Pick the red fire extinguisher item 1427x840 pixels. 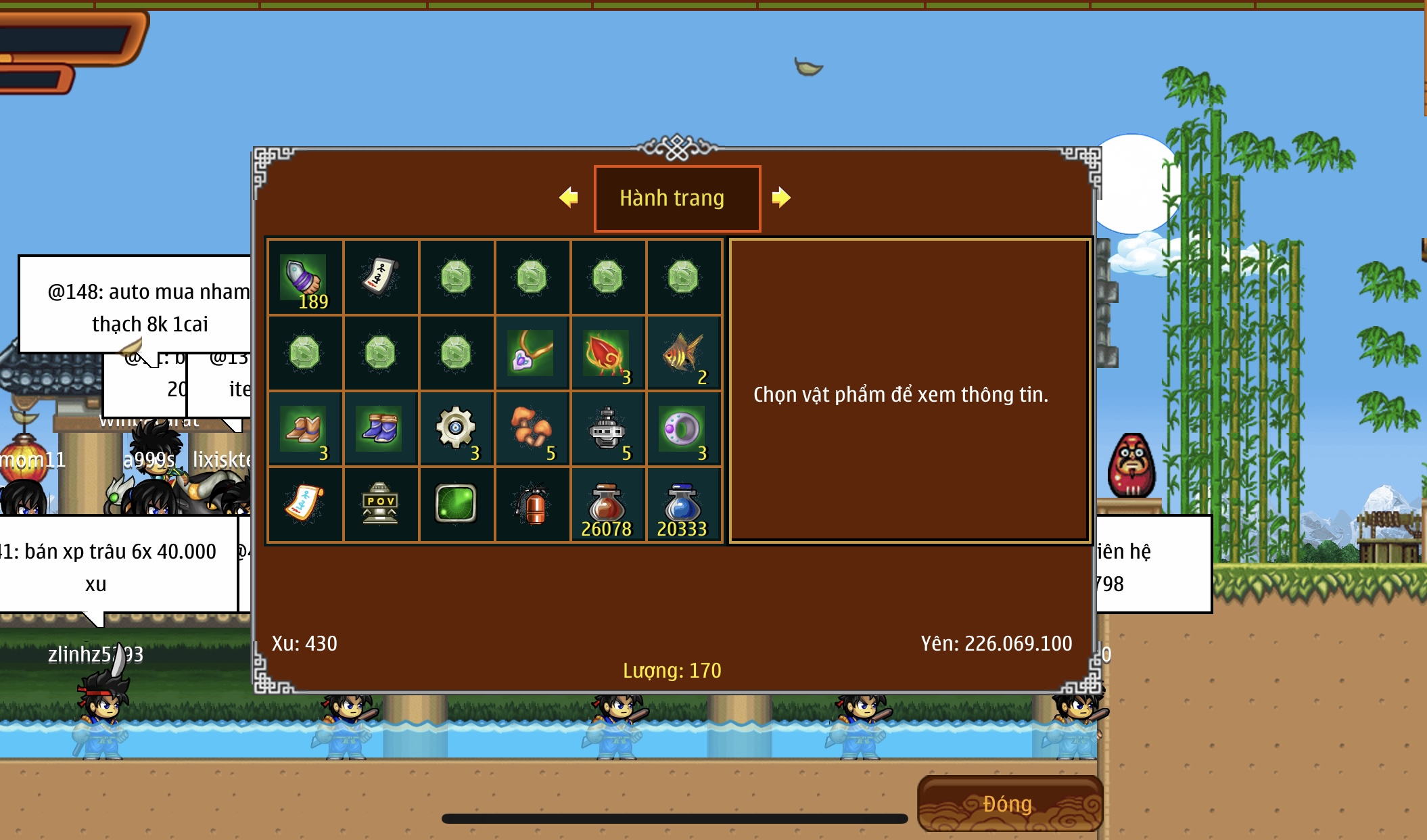pos(532,505)
